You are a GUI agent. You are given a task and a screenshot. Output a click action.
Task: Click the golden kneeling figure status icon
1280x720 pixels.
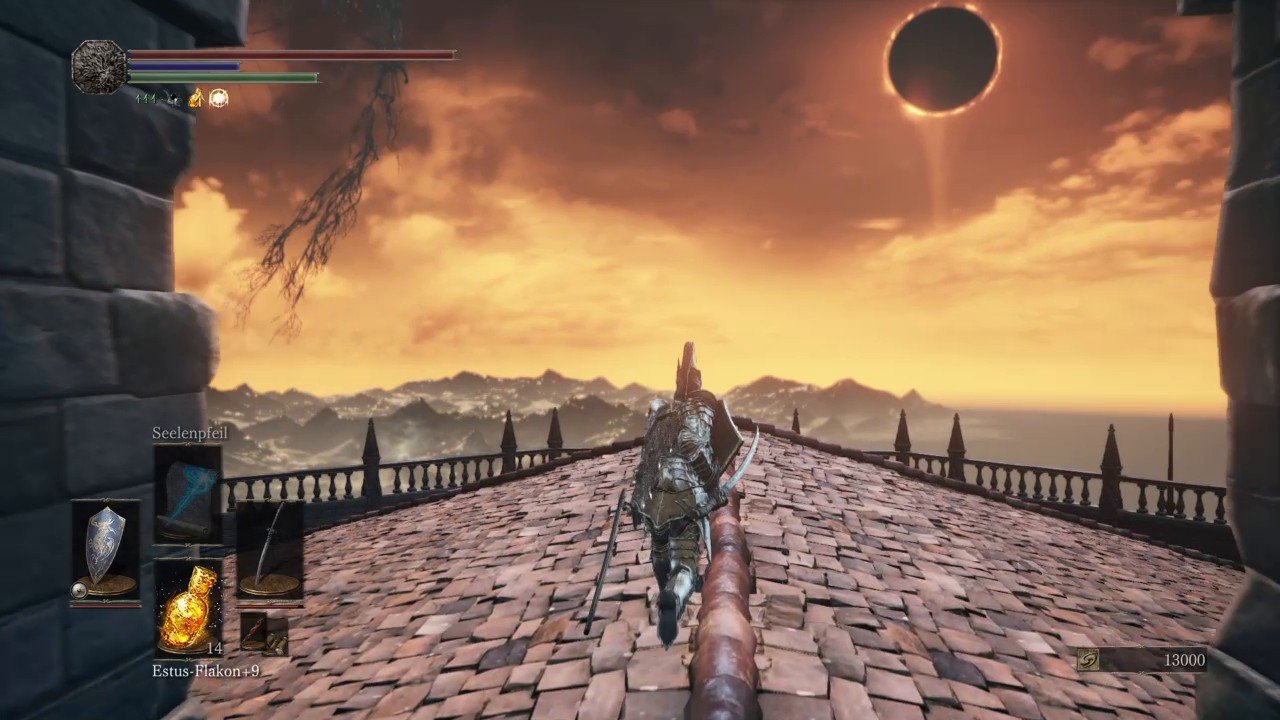point(196,98)
